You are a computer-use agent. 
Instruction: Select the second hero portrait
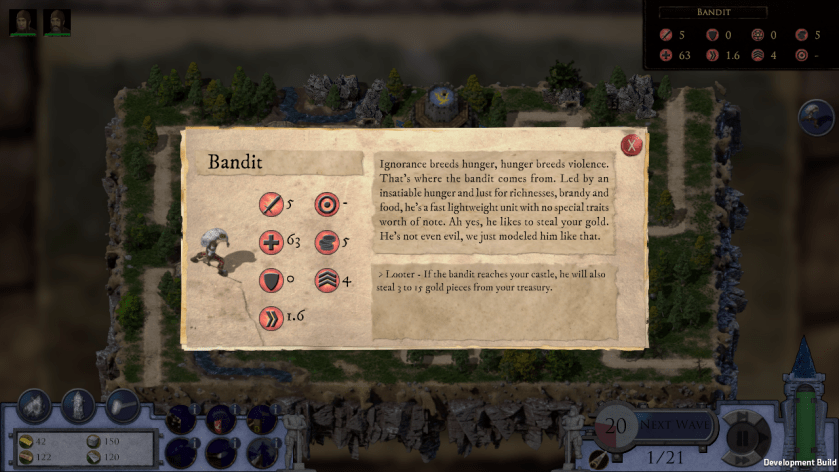pyautogui.click(x=57, y=21)
